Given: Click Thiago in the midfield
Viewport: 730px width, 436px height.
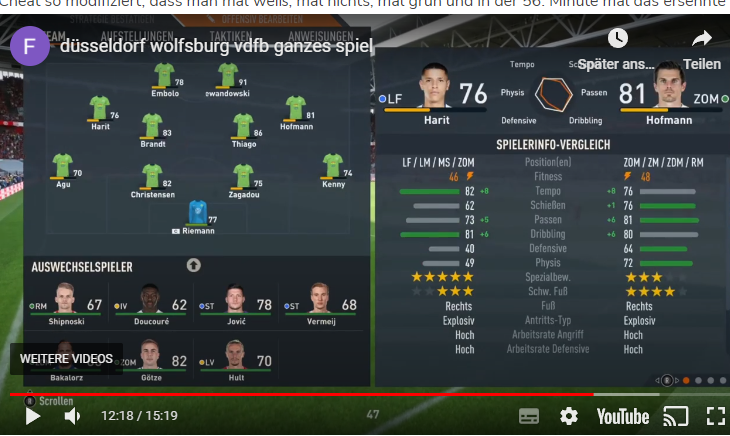Looking at the screenshot, I should coord(243,125).
